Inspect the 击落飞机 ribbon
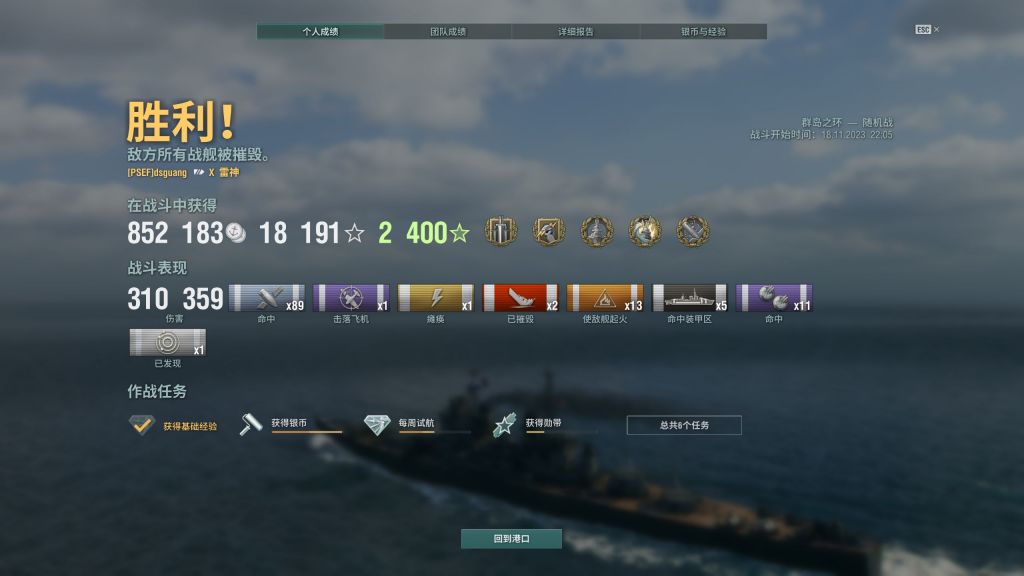The width and height of the screenshot is (1024, 576). click(x=351, y=298)
